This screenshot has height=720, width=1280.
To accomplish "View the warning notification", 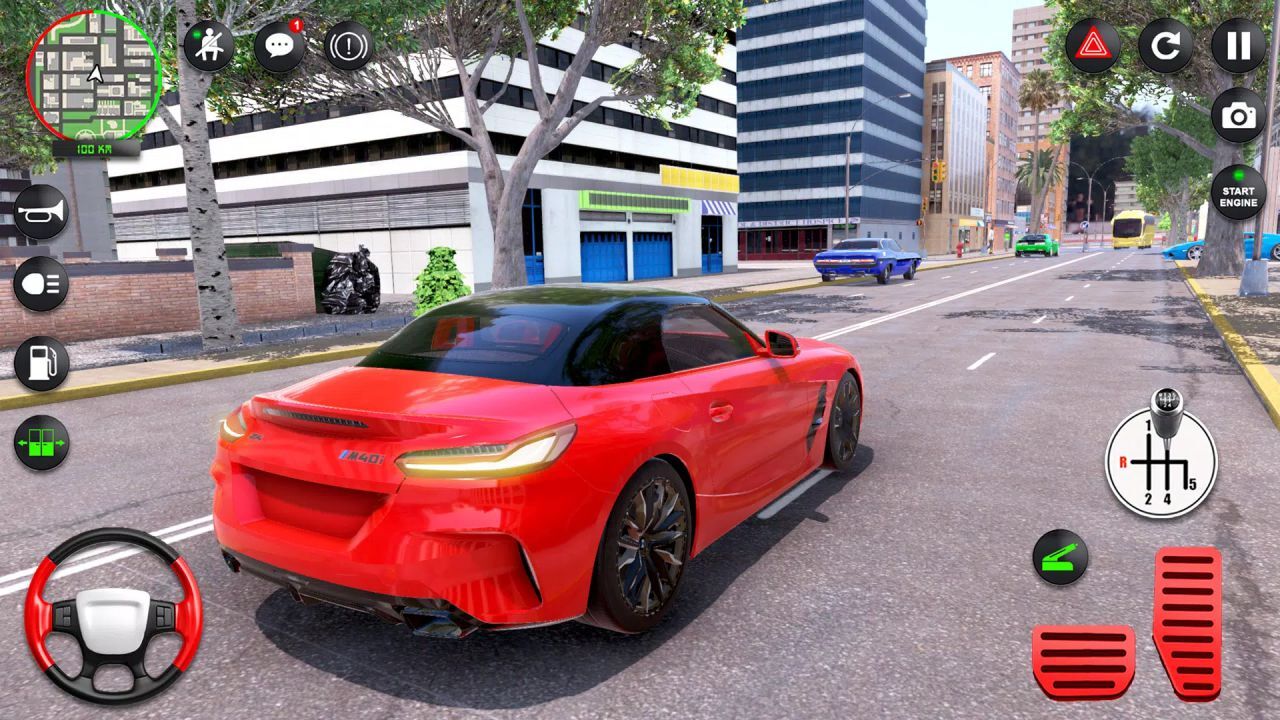I will 349,44.
